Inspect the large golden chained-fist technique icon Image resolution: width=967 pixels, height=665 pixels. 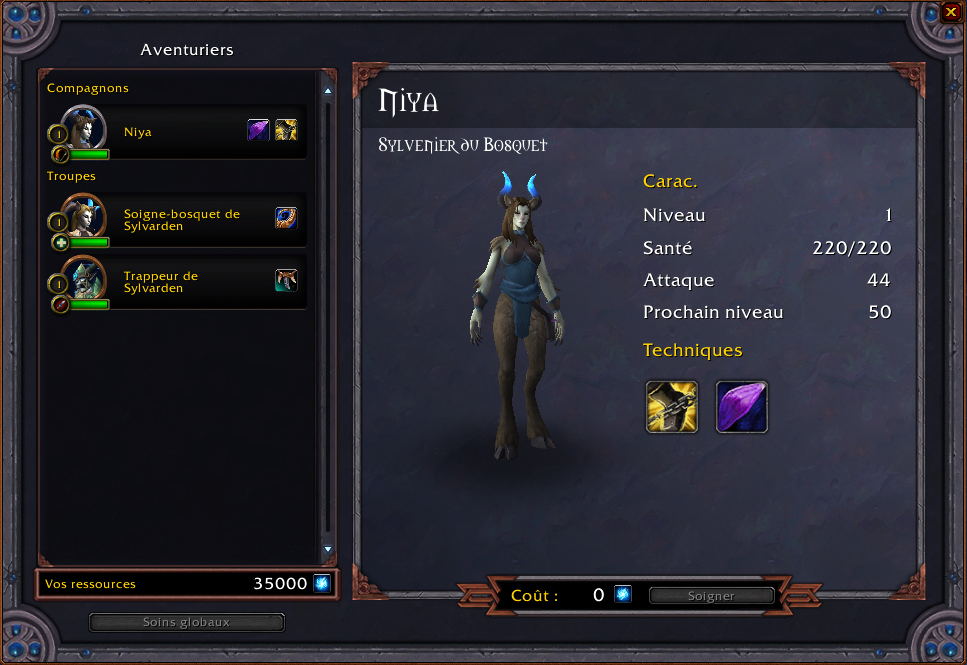(x=671, y=406)
